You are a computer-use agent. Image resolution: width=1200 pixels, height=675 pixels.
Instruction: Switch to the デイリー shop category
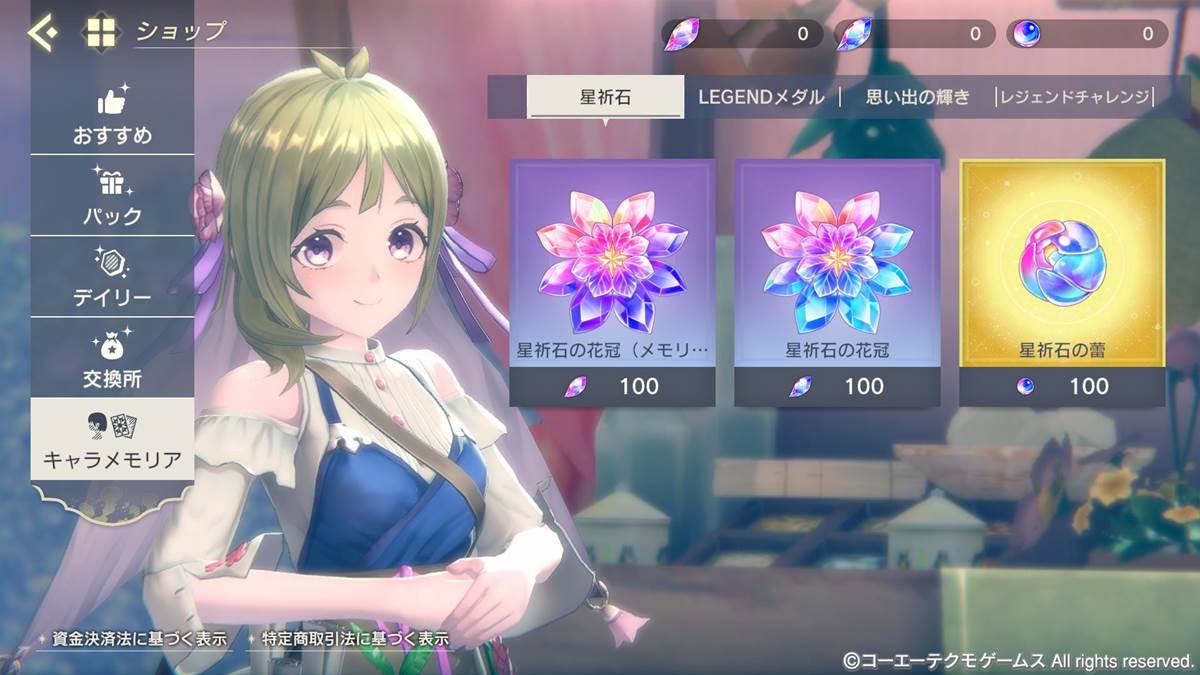(x=112, y=277)
